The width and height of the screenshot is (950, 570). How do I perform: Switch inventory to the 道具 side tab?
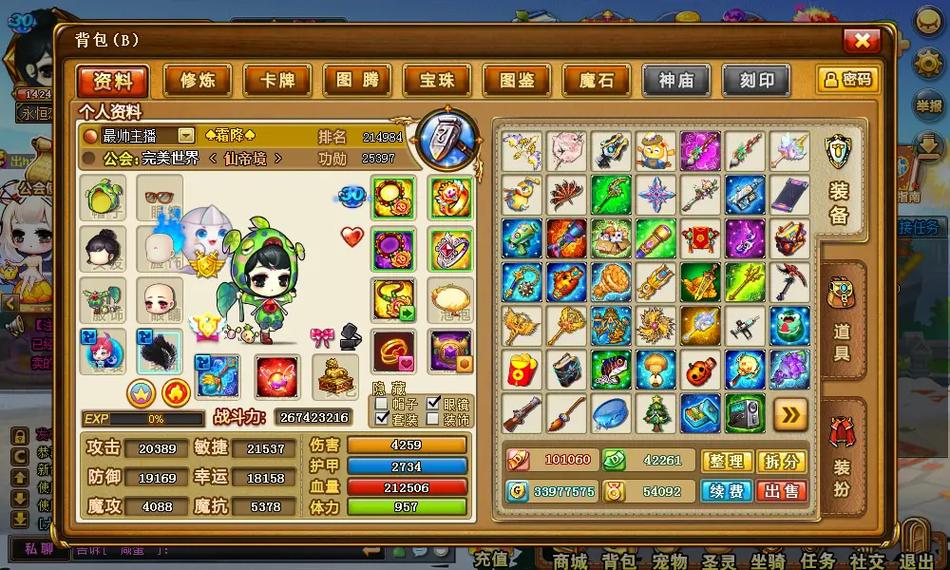click(841, 322)
